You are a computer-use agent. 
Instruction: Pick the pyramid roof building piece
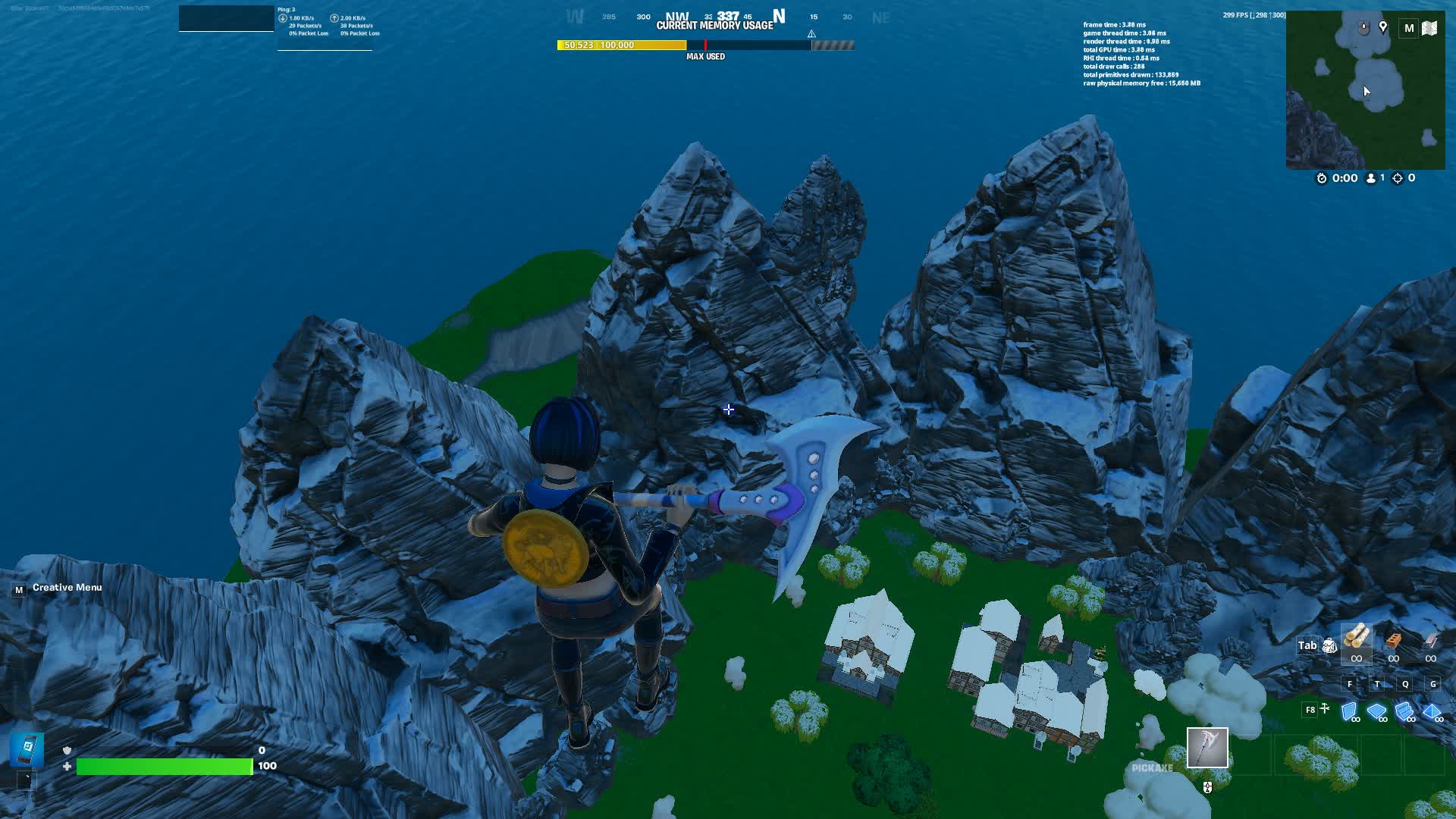pyautogui.click(x=1432, y=711)
